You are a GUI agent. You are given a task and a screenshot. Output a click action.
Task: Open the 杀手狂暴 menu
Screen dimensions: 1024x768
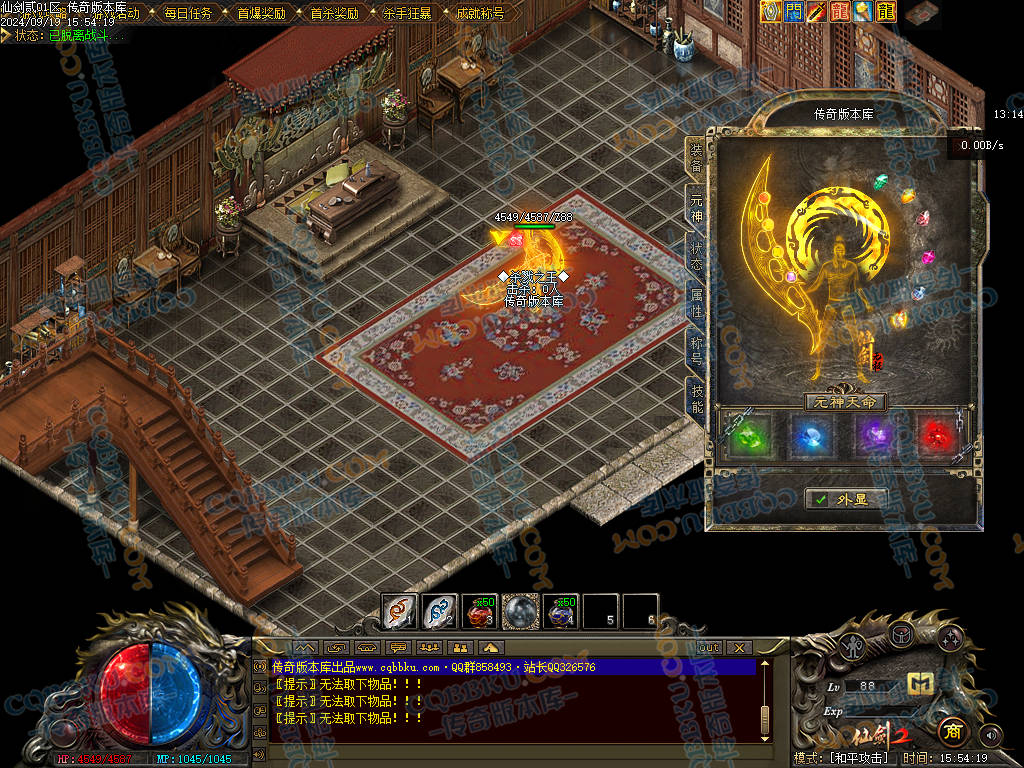407,14
